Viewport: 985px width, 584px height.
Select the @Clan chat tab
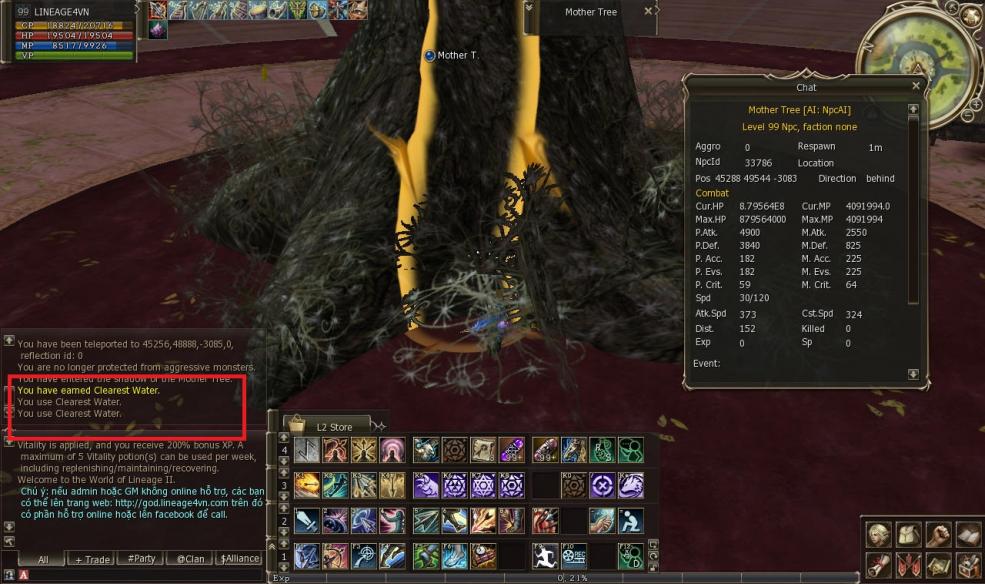[190, 559]
